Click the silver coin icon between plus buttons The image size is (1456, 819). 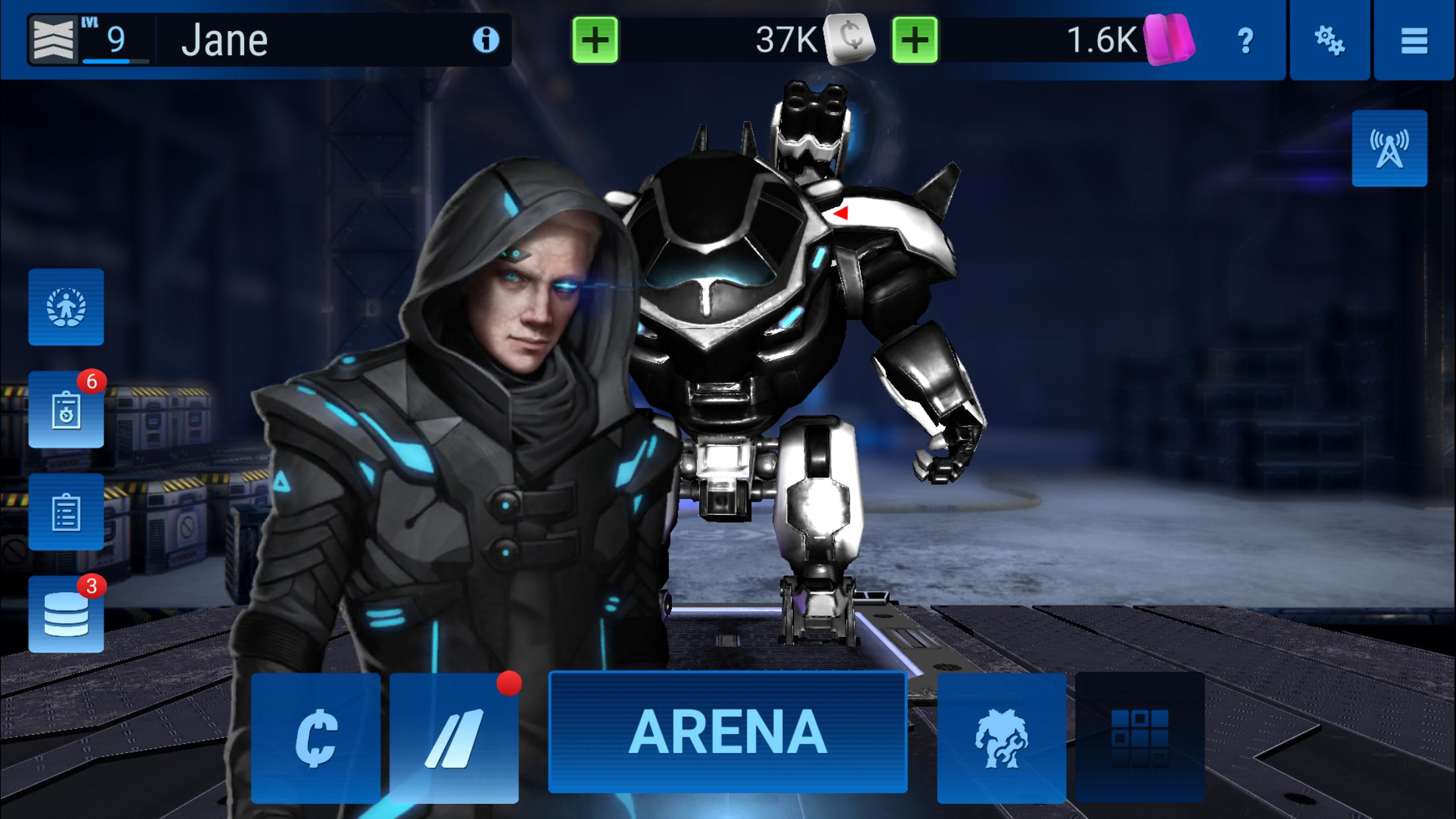pos(851,41)
